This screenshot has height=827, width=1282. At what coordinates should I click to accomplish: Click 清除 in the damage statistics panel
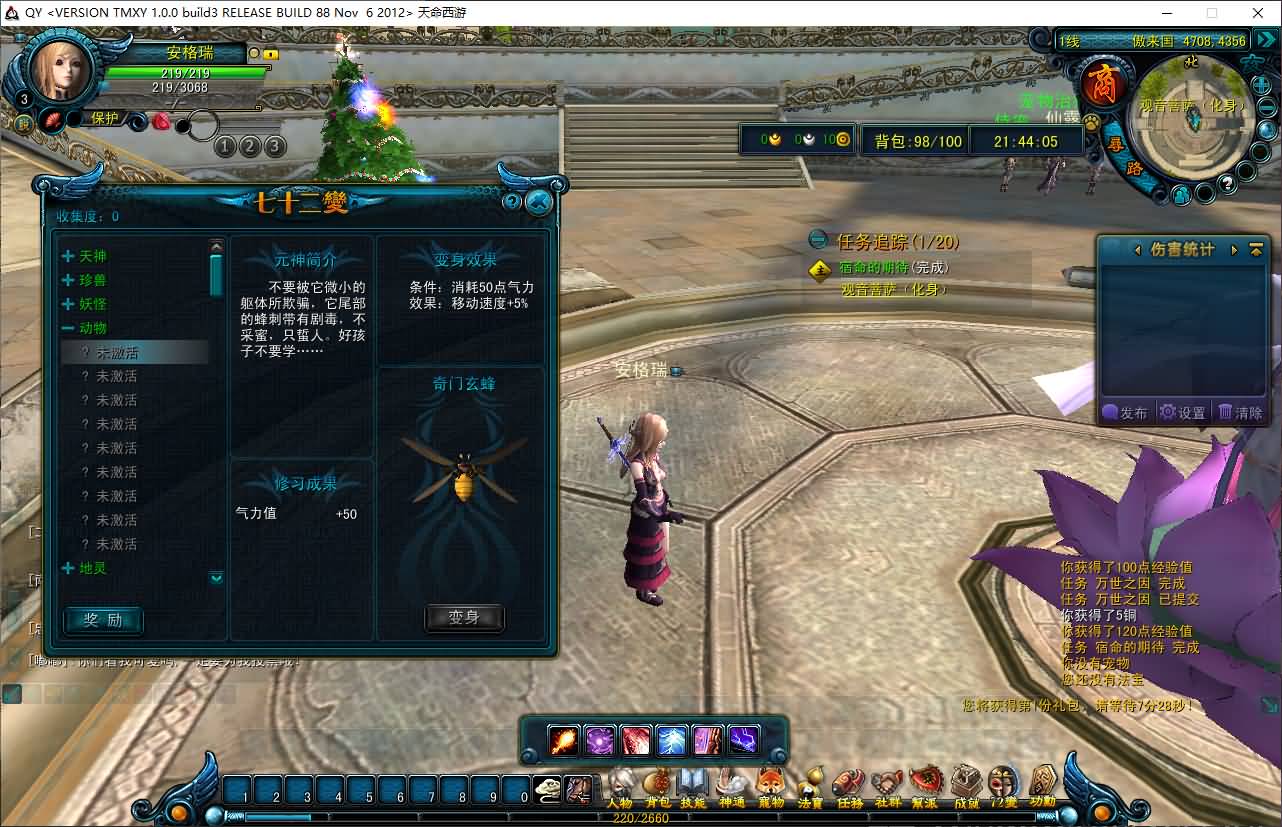point(1240,412)
